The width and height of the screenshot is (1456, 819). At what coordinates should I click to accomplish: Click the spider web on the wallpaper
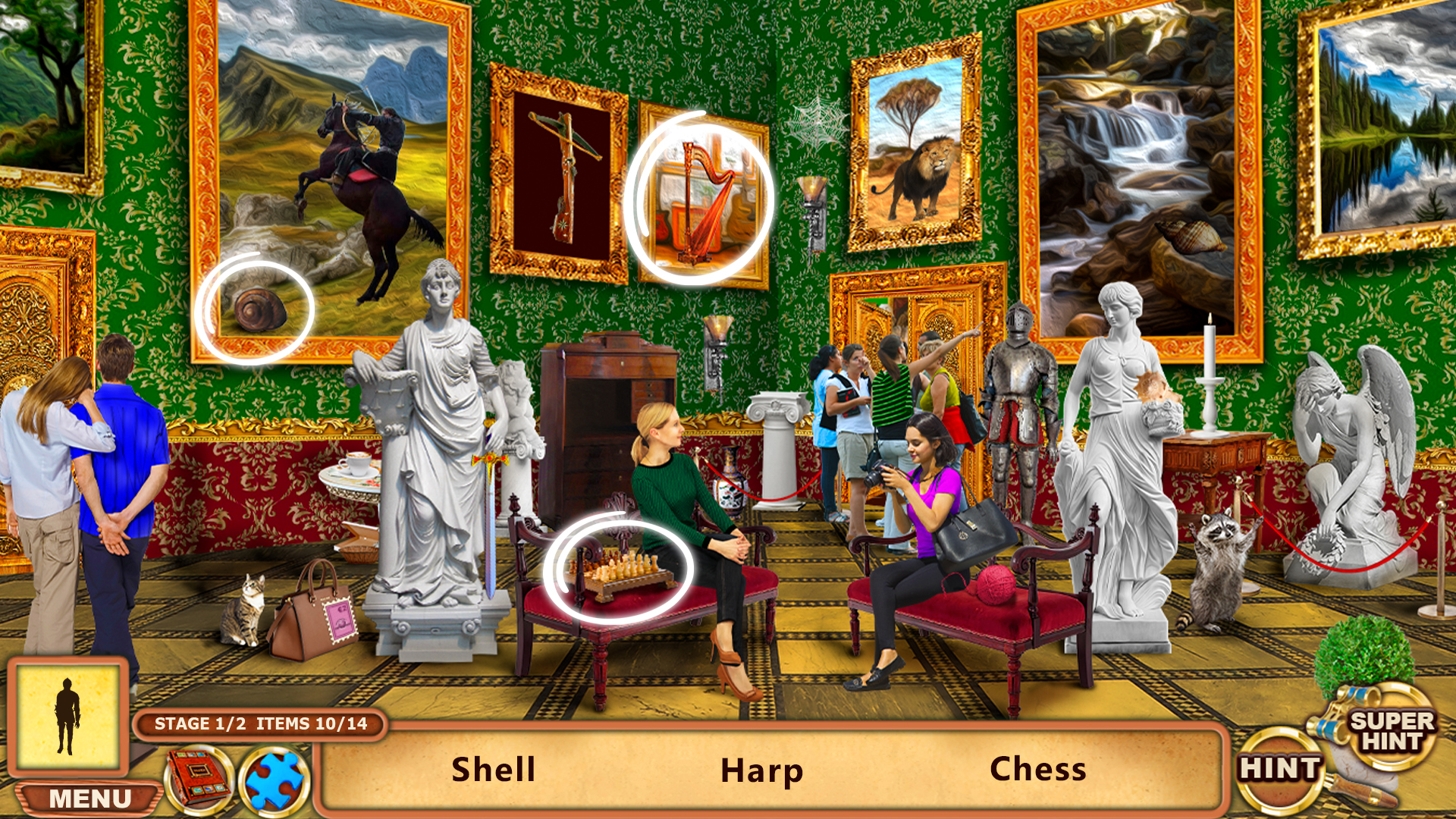coord(815,121)
